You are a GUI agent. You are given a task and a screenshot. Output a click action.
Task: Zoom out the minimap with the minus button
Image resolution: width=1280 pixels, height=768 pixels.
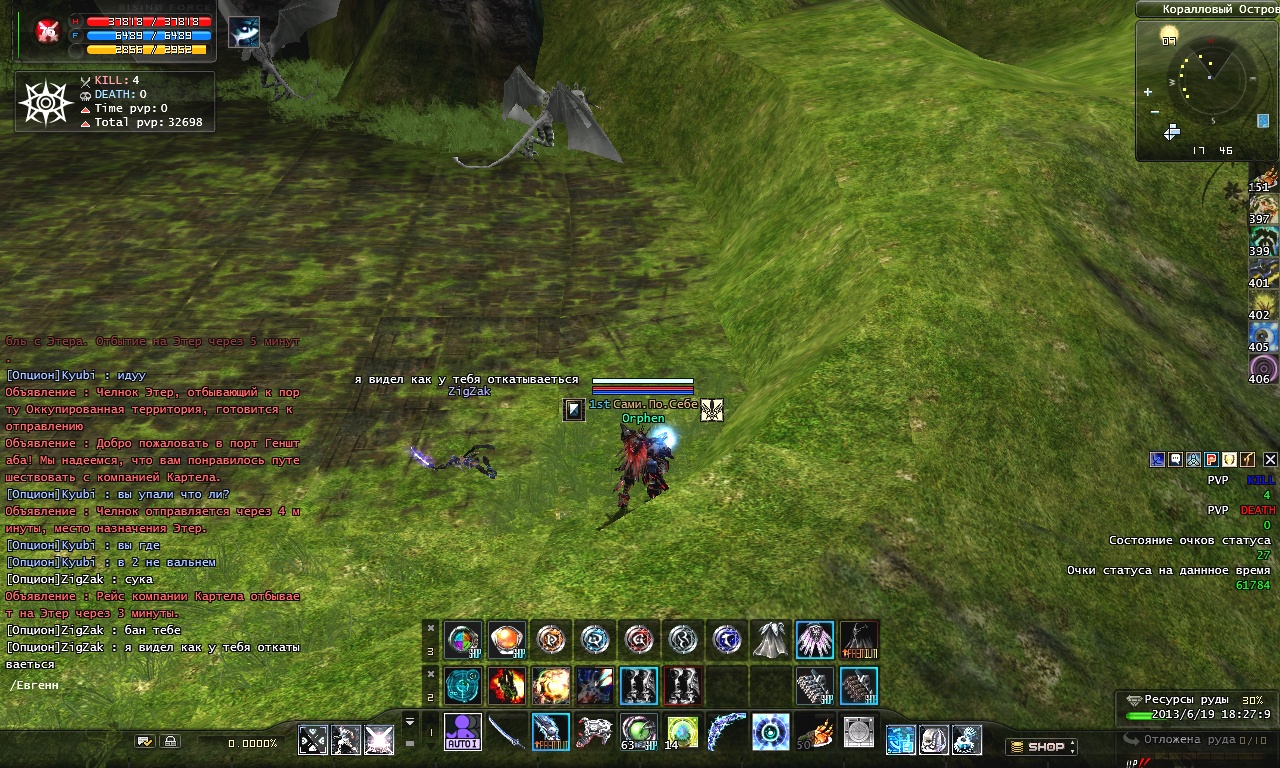click(x=1155, y=111)
